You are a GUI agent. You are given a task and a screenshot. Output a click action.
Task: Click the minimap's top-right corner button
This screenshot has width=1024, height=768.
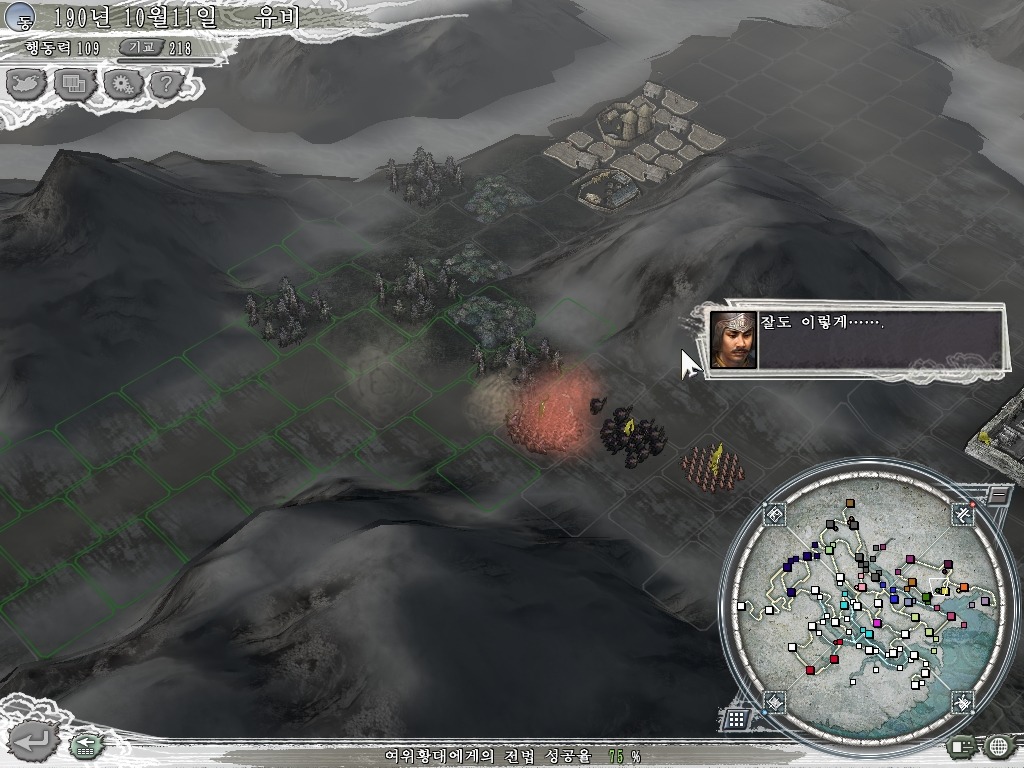tap(963, 514)
